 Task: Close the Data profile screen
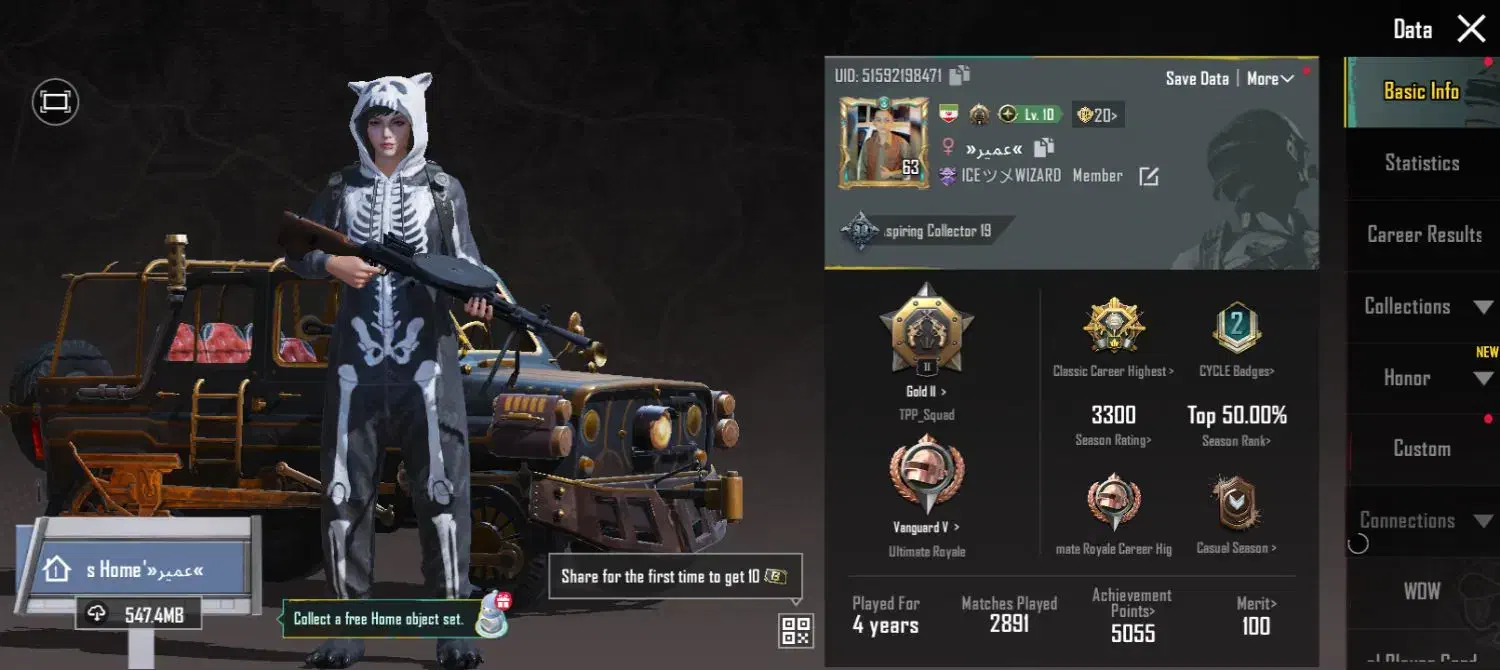[x=1471, y=29]
